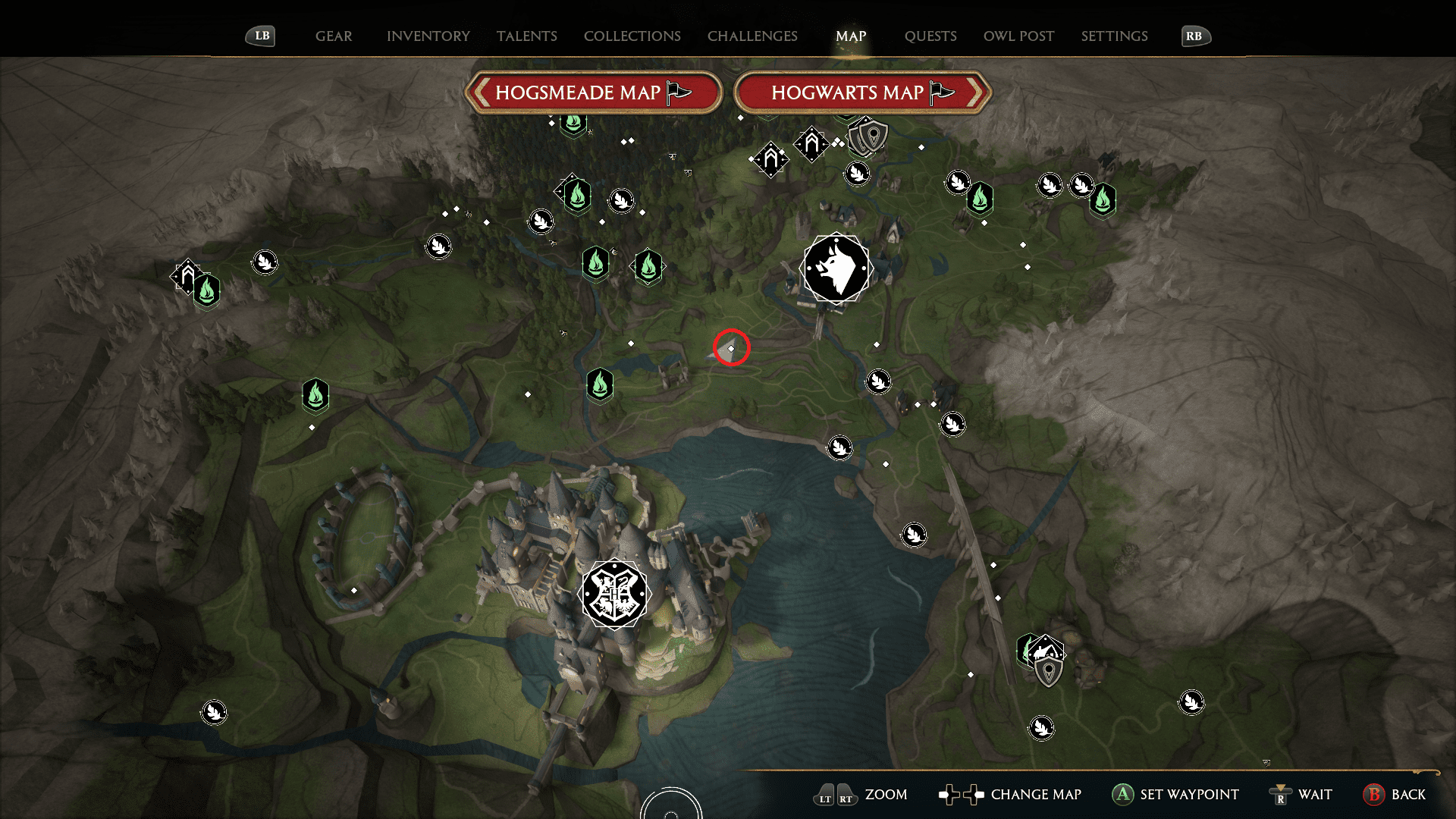Click the red B Back button icon

1374,795
